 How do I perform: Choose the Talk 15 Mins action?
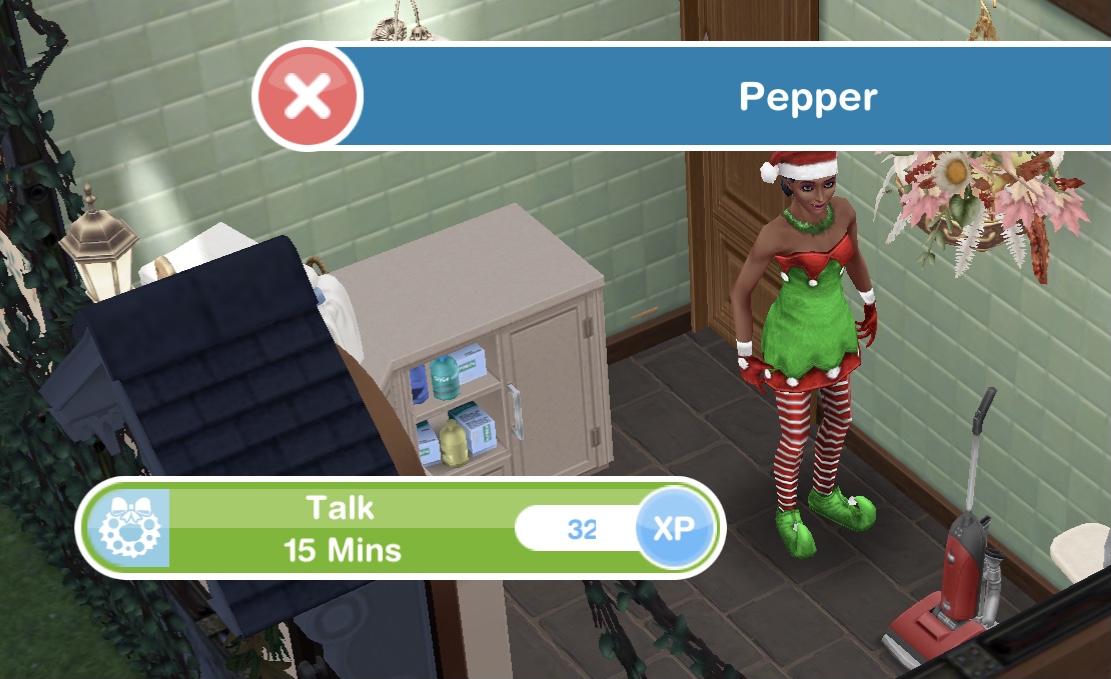[343, 527]
